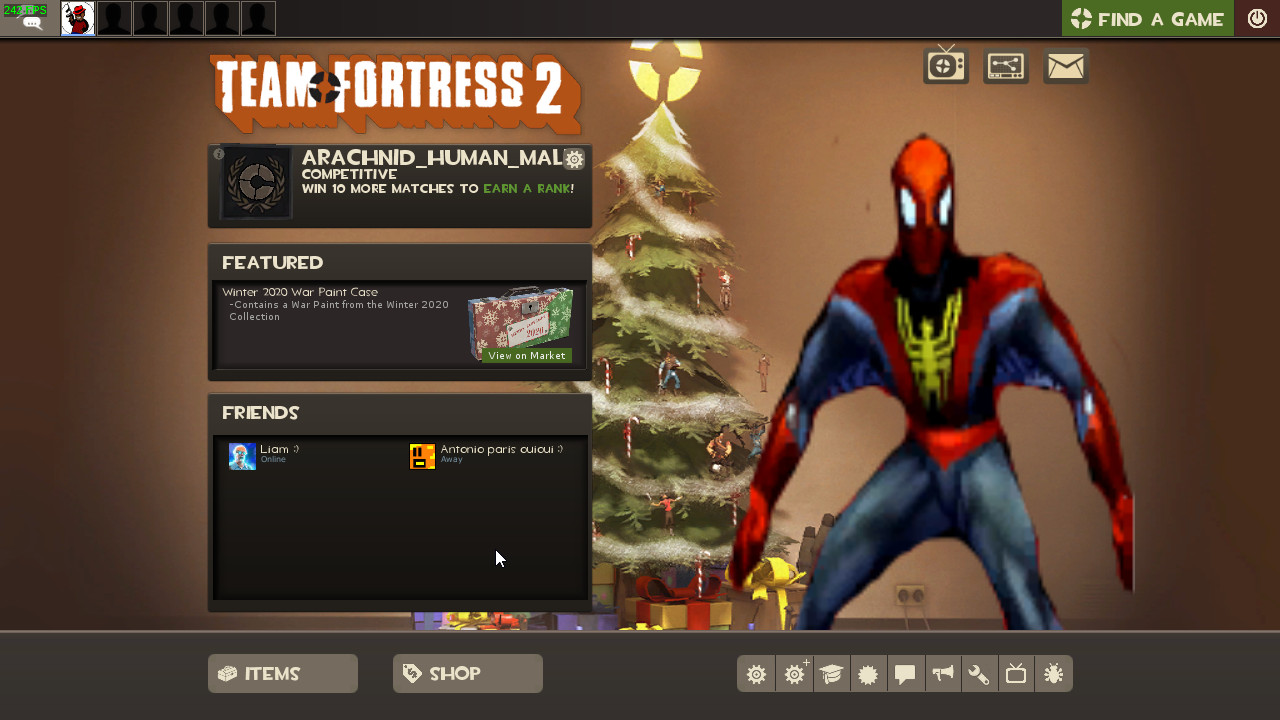Click the Winter 2020 War Paint Case thumbnail
This screenshot has width=1280, height=720.
click(521, 318)
